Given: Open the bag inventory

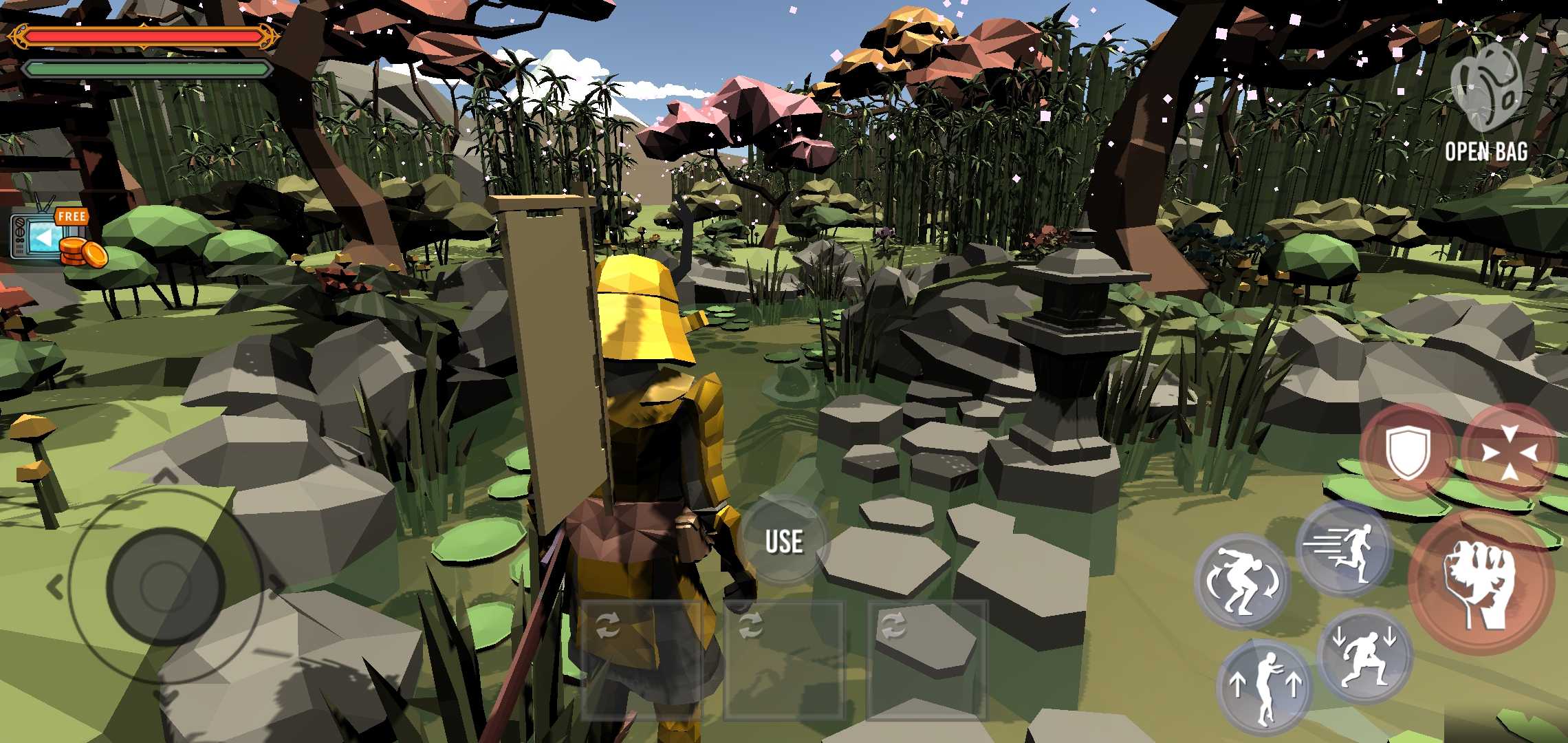Looking at the screenshot, I should [x=1485, y=103].
